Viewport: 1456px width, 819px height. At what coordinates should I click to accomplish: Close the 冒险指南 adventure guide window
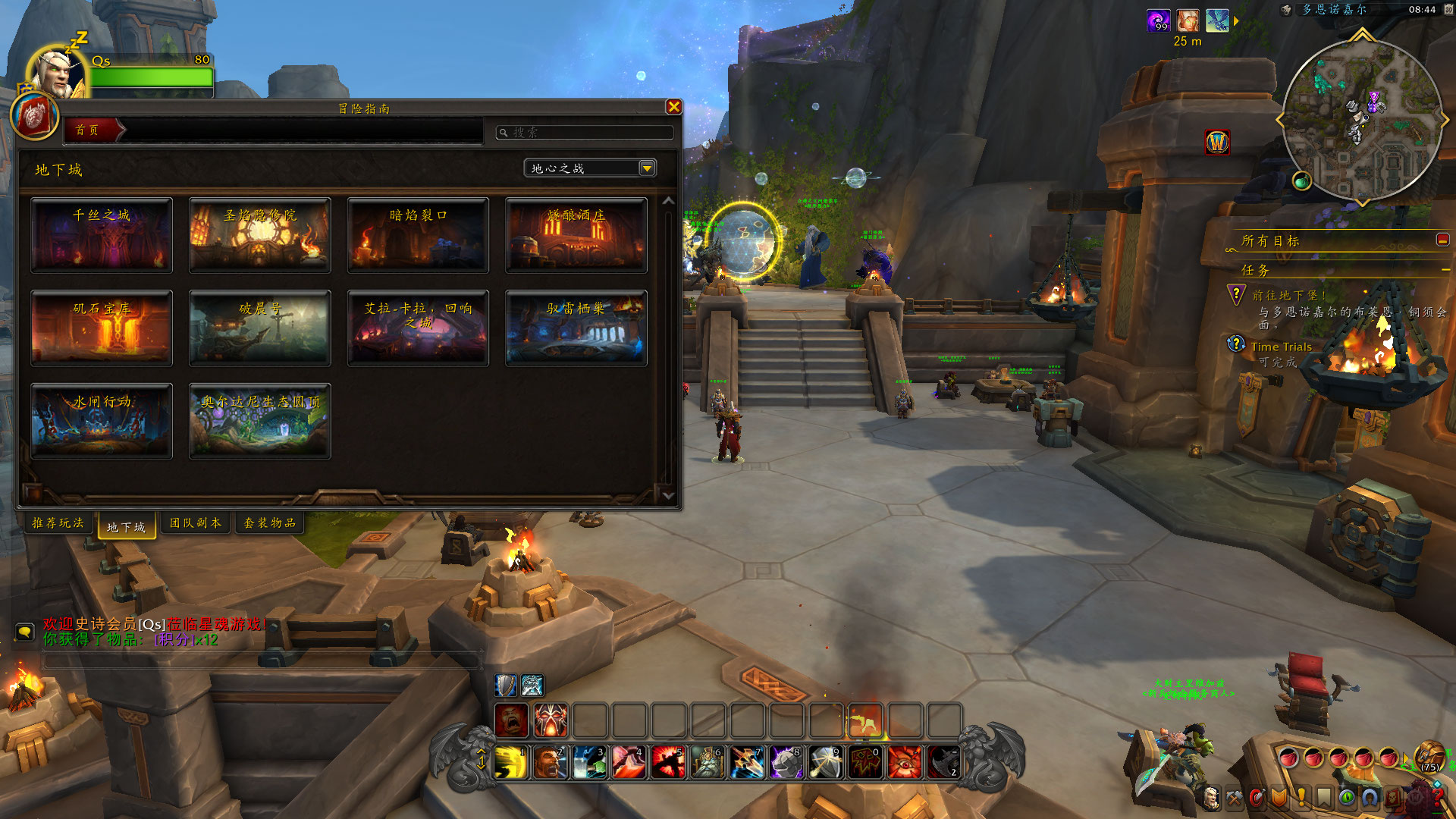point(673,107)
